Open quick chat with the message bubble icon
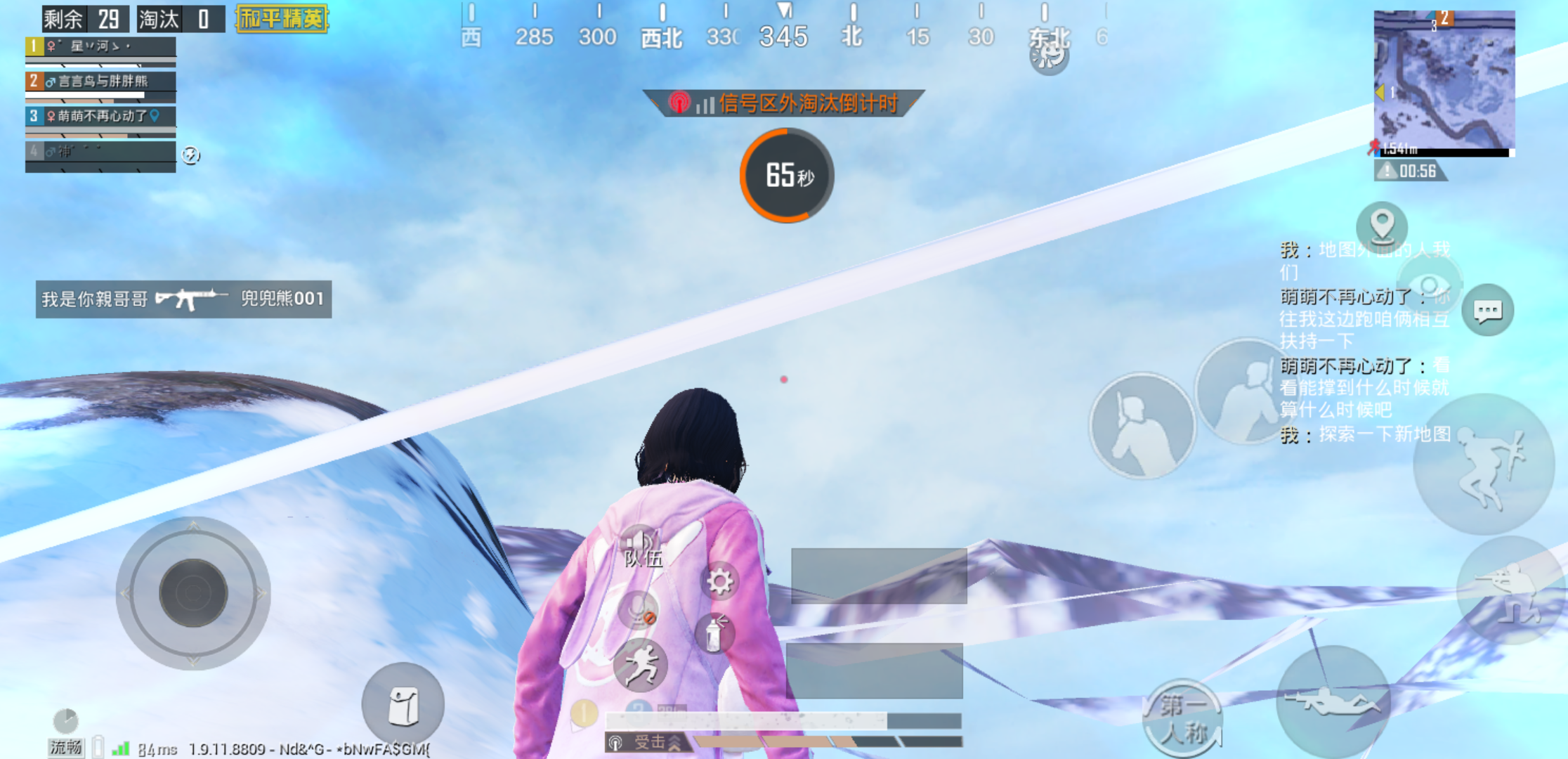Image resolution: width=1568 pixels, height=759 pixels. (x=1489, y=311)
